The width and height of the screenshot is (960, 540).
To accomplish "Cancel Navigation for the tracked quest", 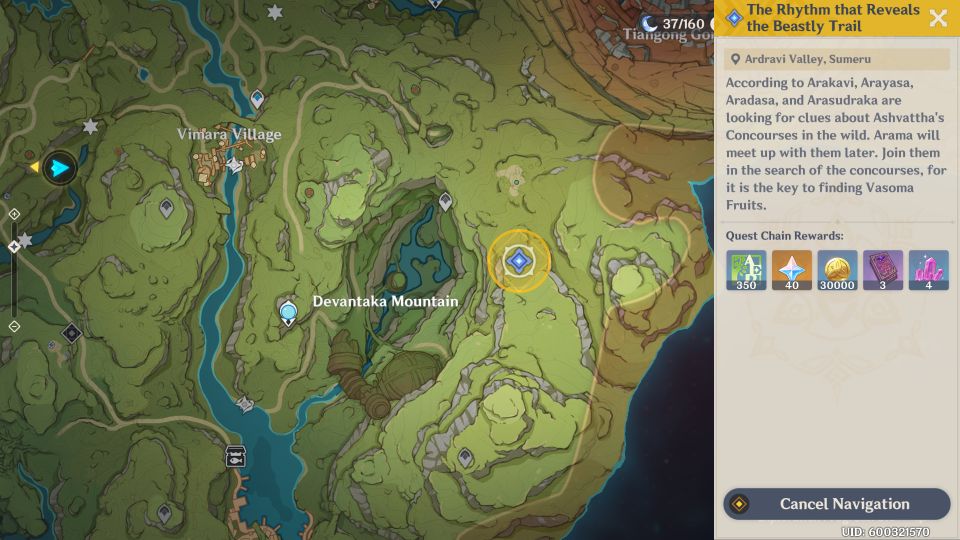I will click(x=836, y=504).
